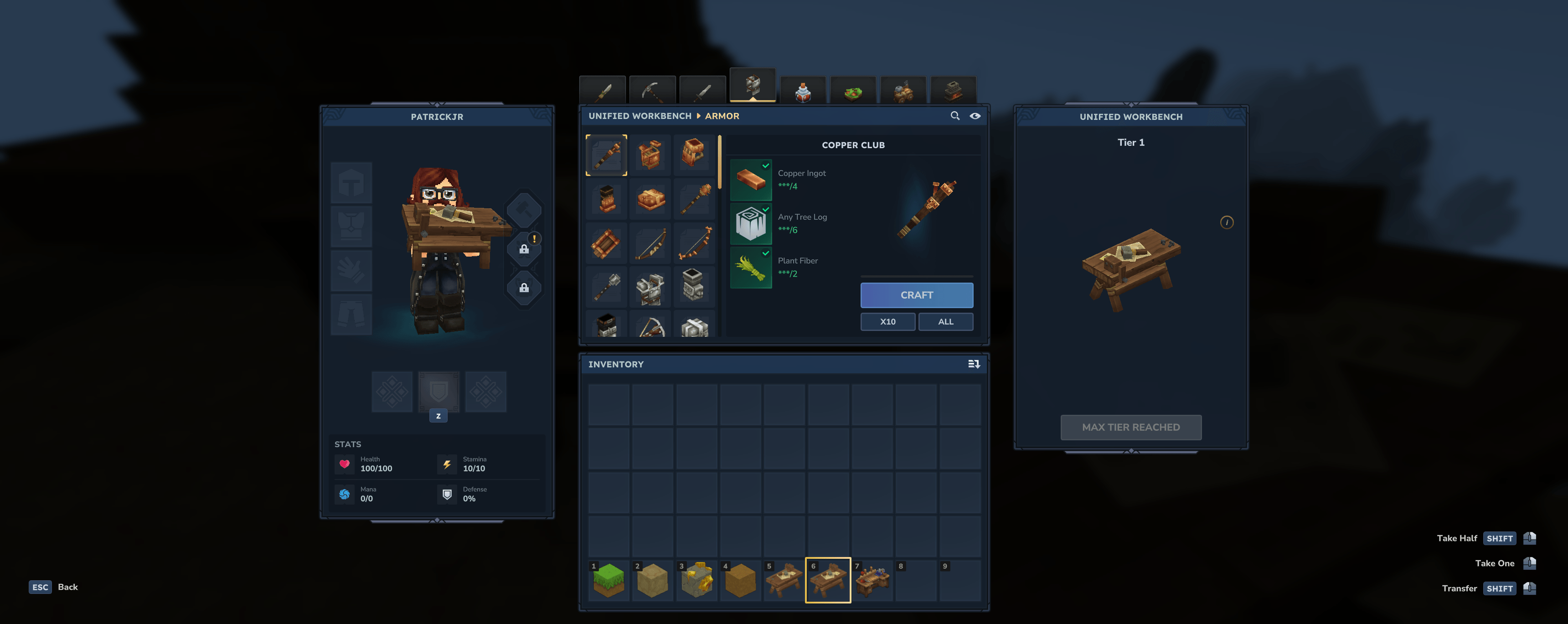Sort the inventory with the sort icon
The image size is (1568, 624).
[x=973, y=364]
